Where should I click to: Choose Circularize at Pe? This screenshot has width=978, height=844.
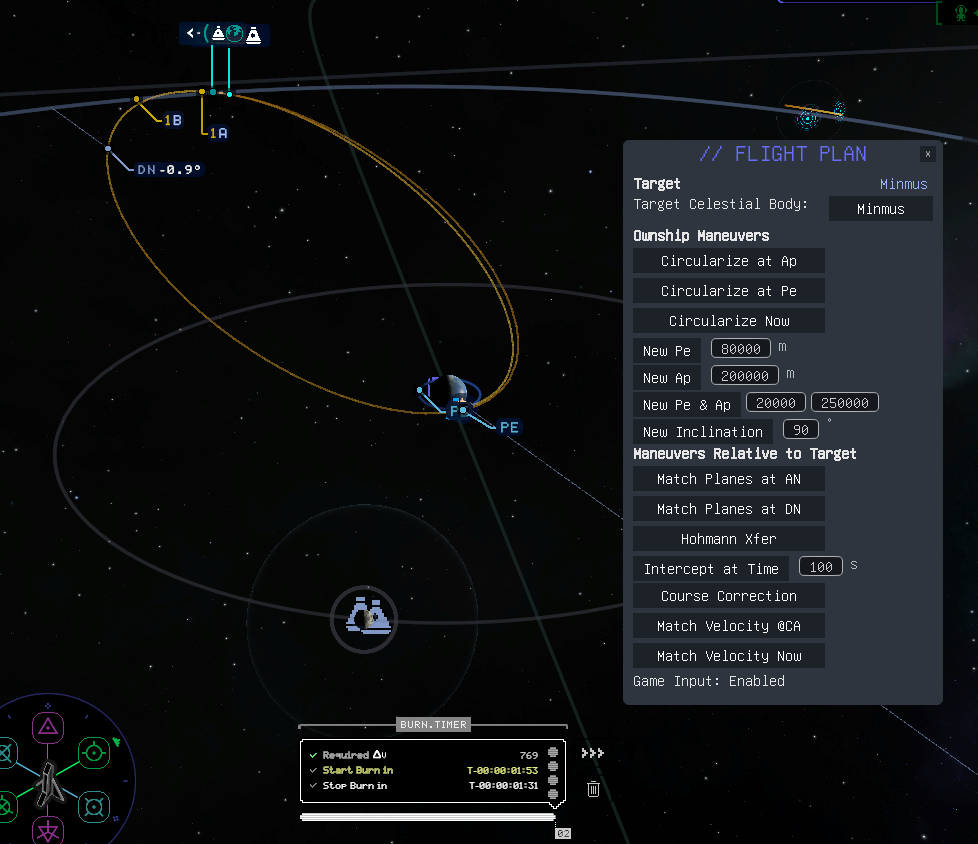(x=729, y=291)
